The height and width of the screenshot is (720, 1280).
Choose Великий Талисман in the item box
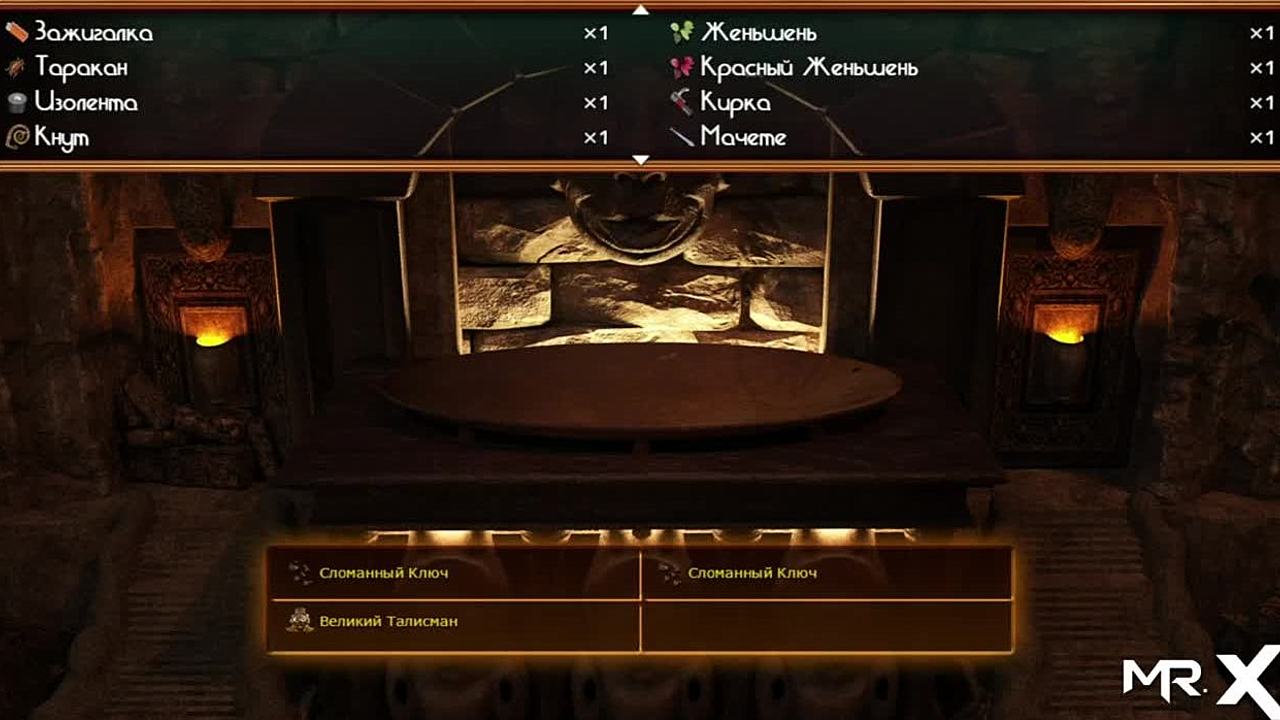click(x=388, y=621)
